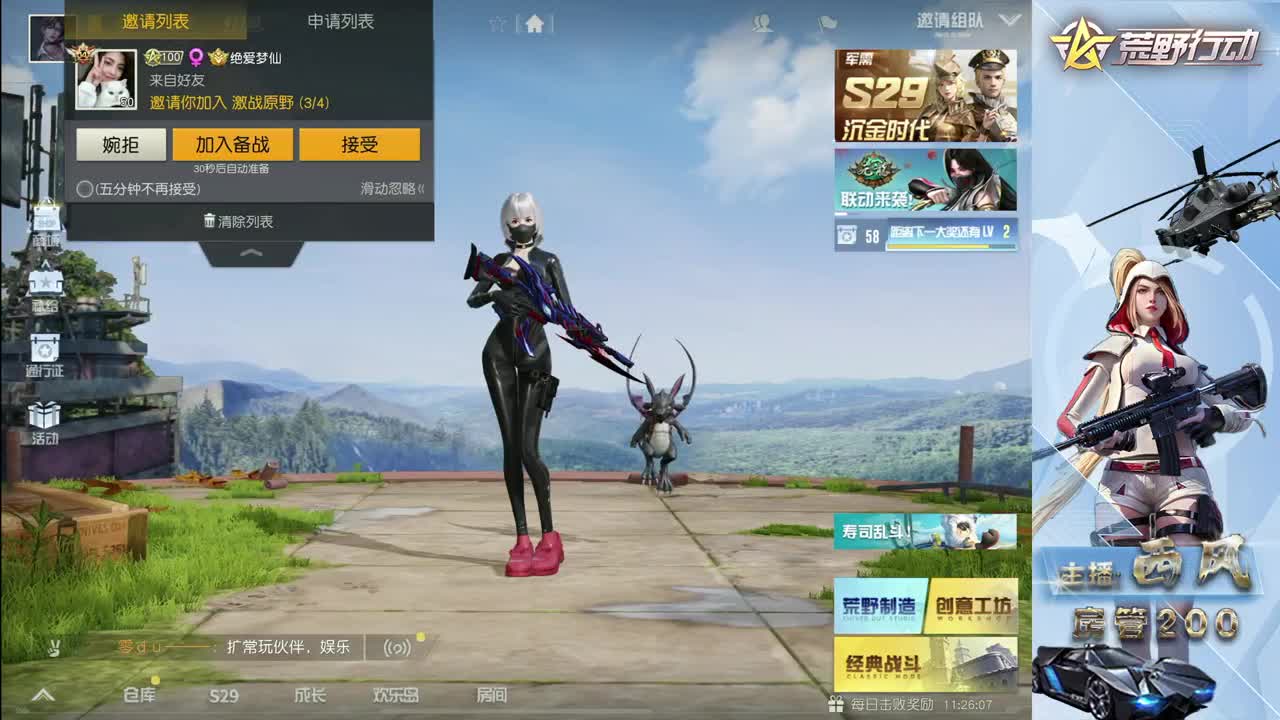Image resolution: width=1280 pixels, height=720 pixels.
Task: Click the voice broadcast icon near the chat
Action: click(x=398, y=647)
